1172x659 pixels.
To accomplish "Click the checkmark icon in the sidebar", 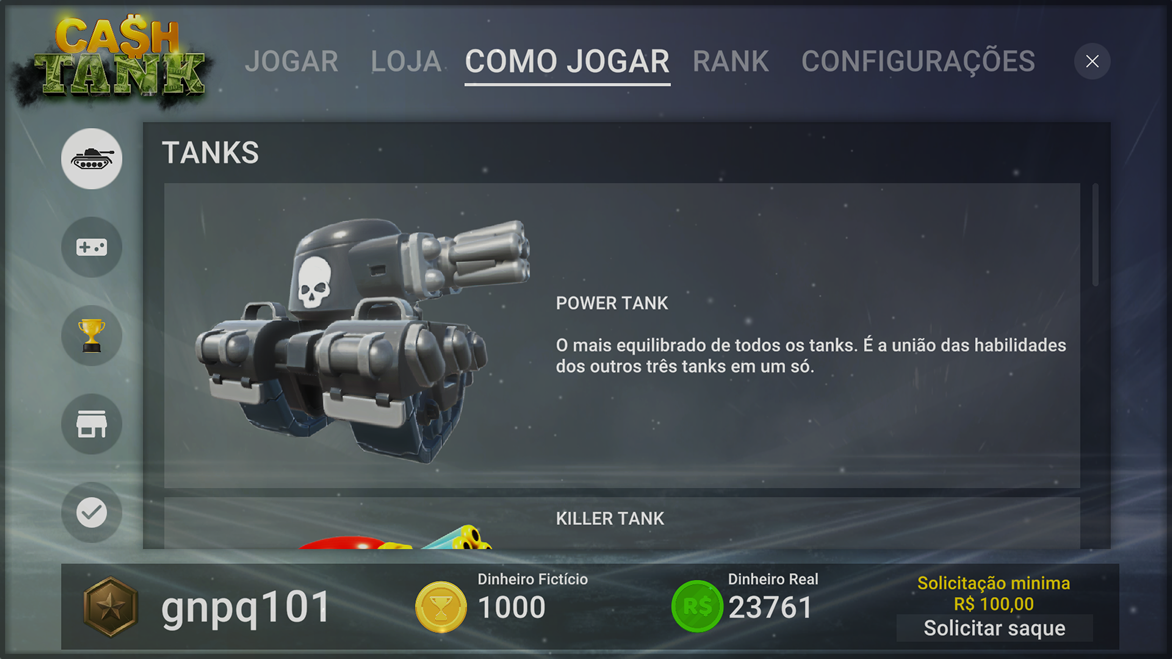I will (92, 513).
